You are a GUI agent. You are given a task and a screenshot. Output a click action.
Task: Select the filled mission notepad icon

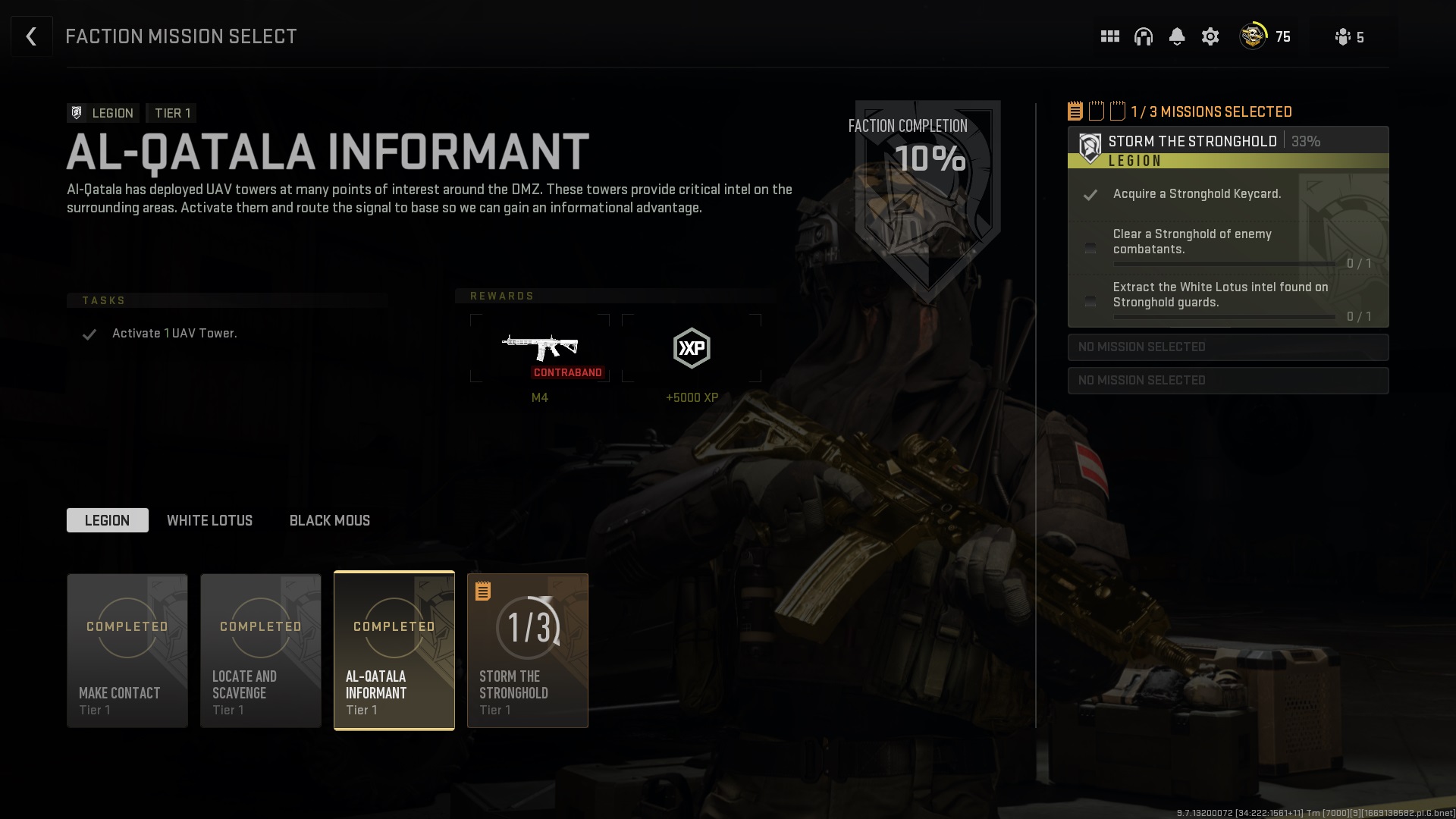pyautogui.click(x=1075, y=110)
